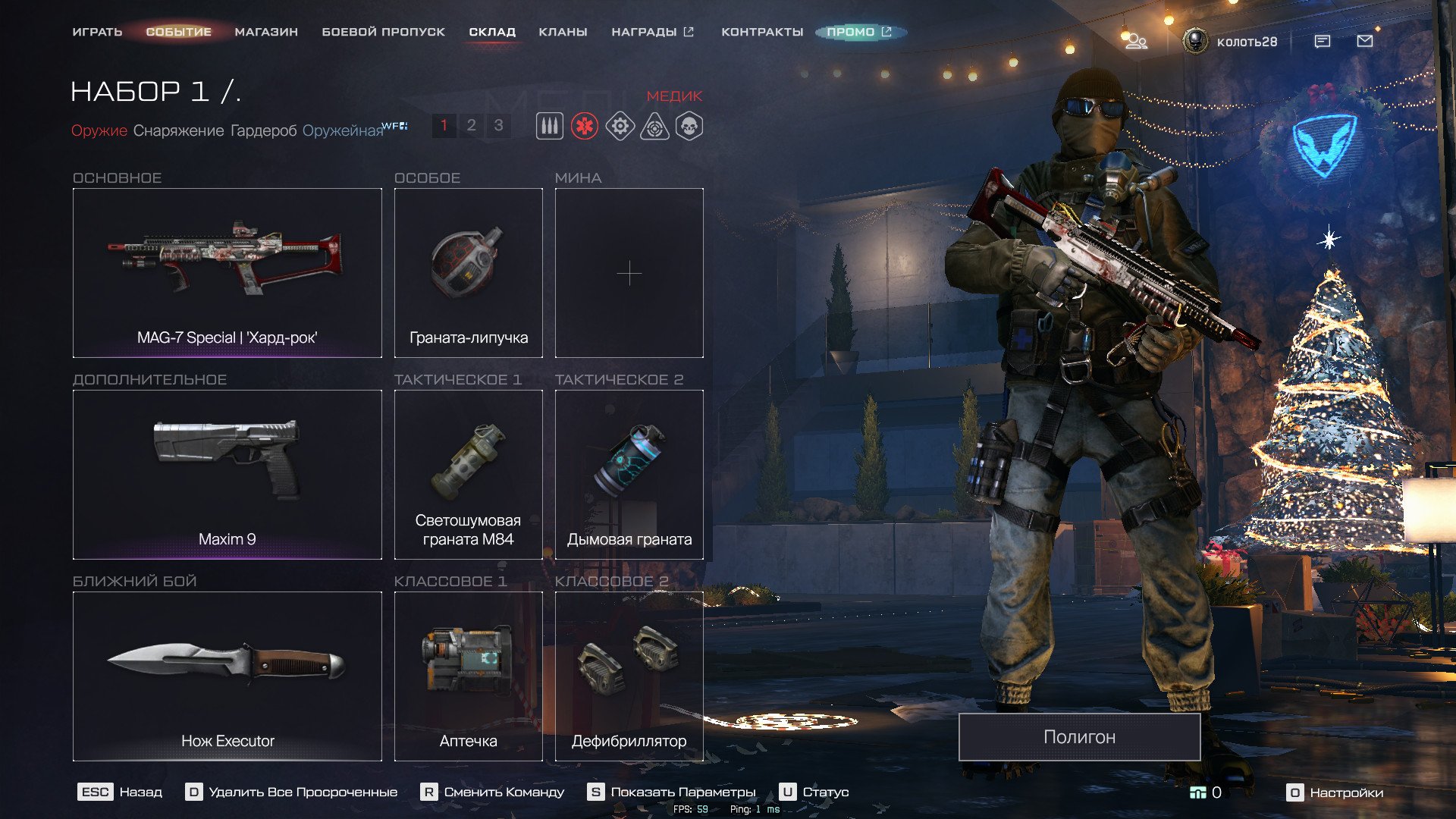Open the ИГРАТЬ menu
This screenshot has width=1456, height=819.
[97, 32]
